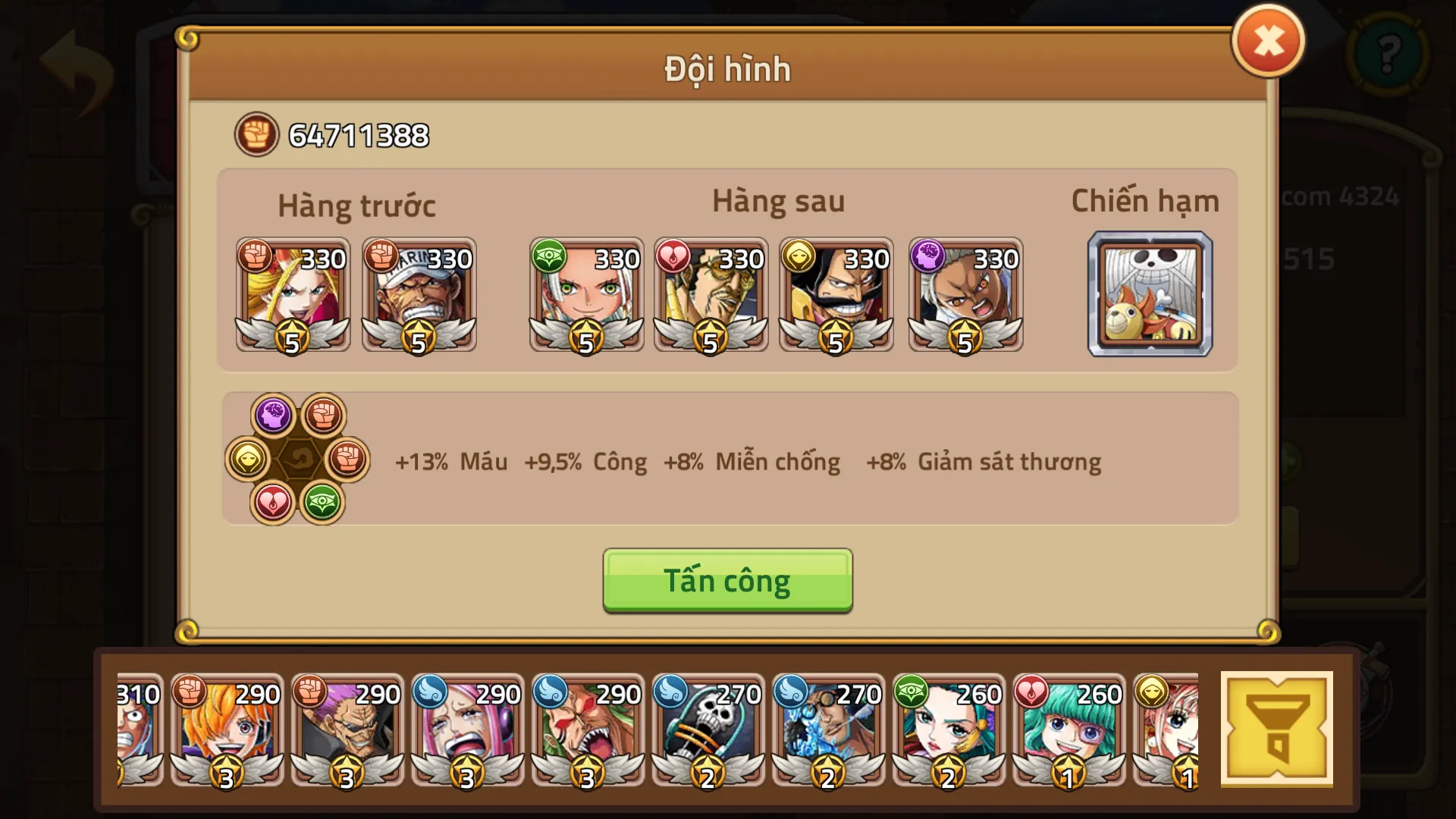The height and width of the screenshot is (819, 1456).
Task: Select the Chiến hạm battleship slot
Action: [1149, 296]
